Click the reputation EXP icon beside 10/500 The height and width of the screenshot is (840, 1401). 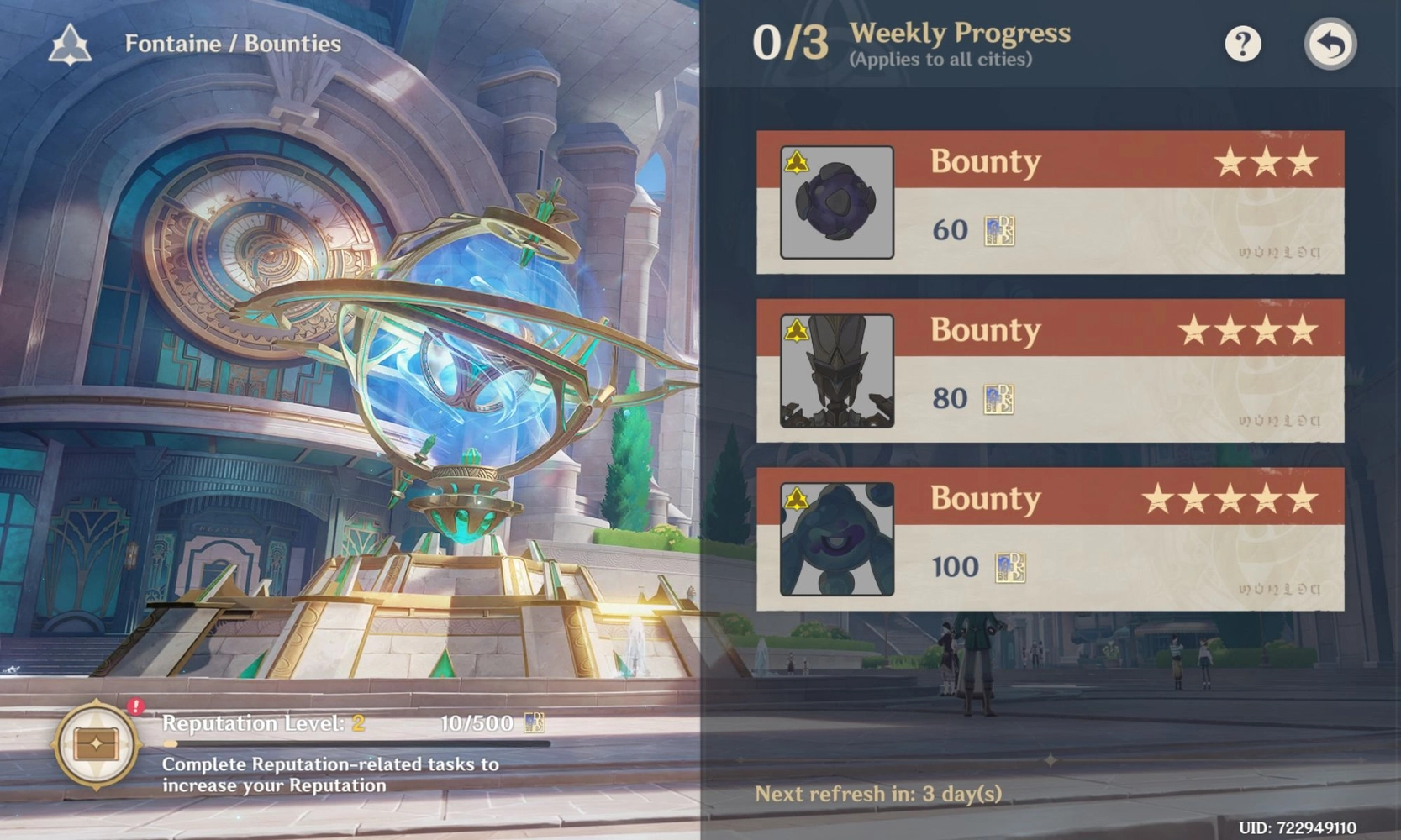(536, 723)
